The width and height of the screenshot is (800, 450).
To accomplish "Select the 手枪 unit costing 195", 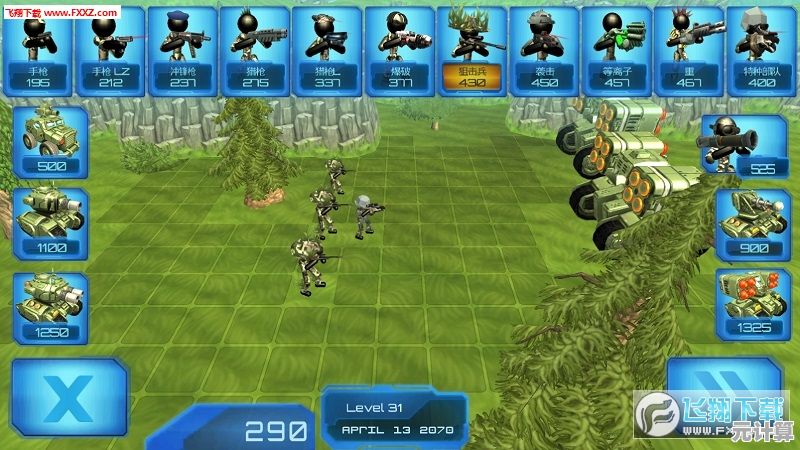I will pyautogui.click(x=39, y=50).
